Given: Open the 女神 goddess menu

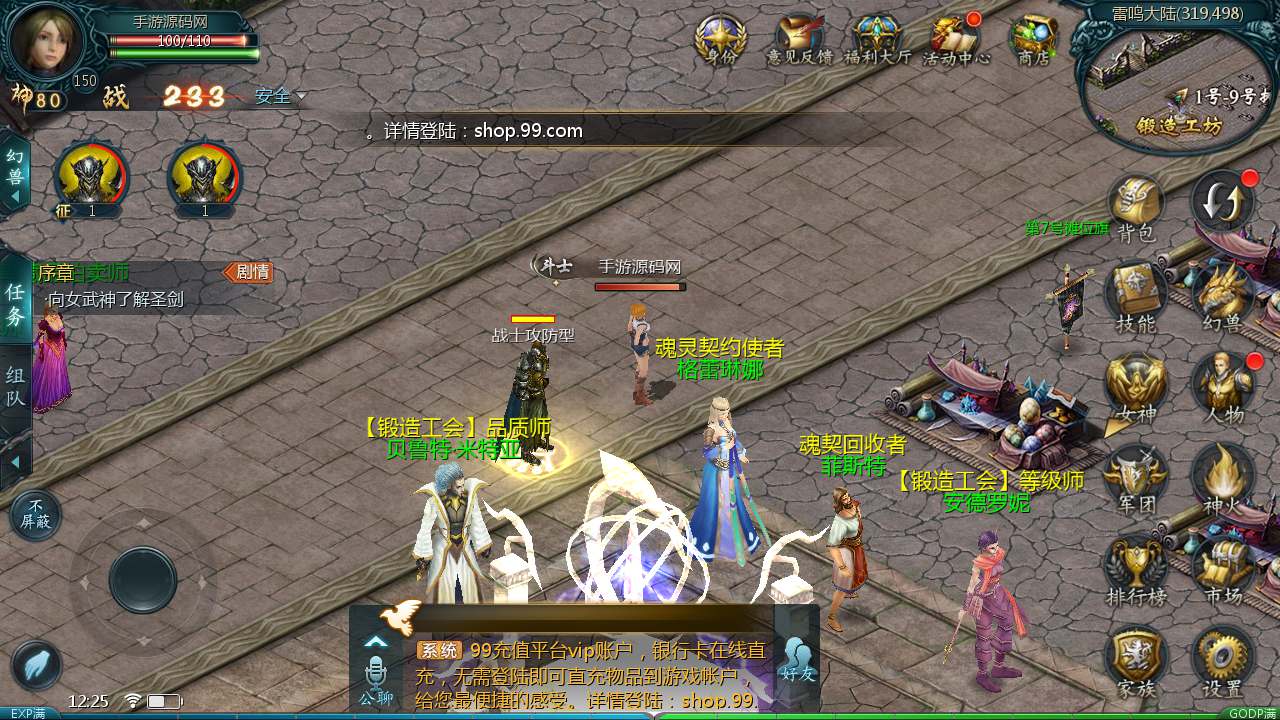Looking at the screenshot, I should tap(1135, 387).
